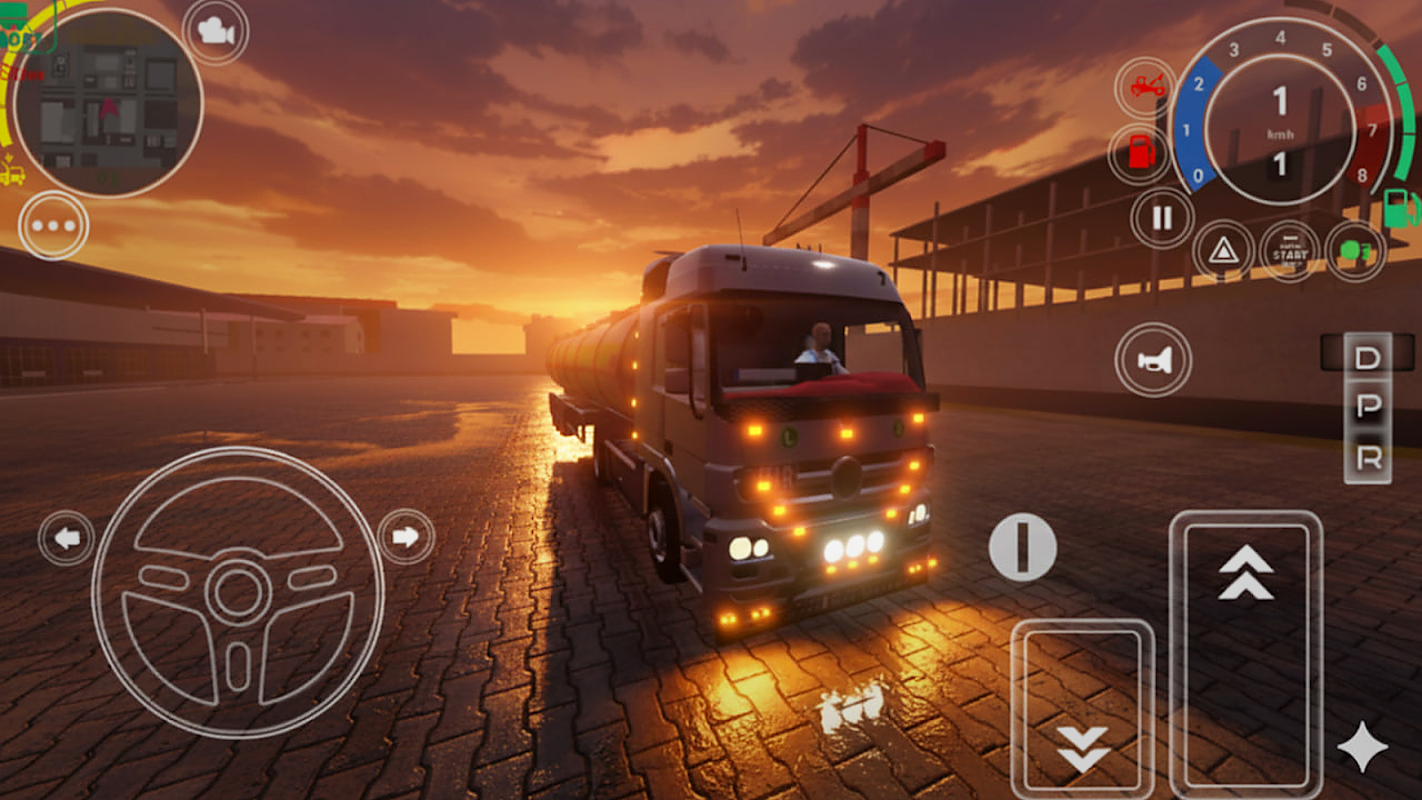The height and width of the screenshot is (800, 1422).
Task: Tap the engine START button
Action: click(1290, 250)
